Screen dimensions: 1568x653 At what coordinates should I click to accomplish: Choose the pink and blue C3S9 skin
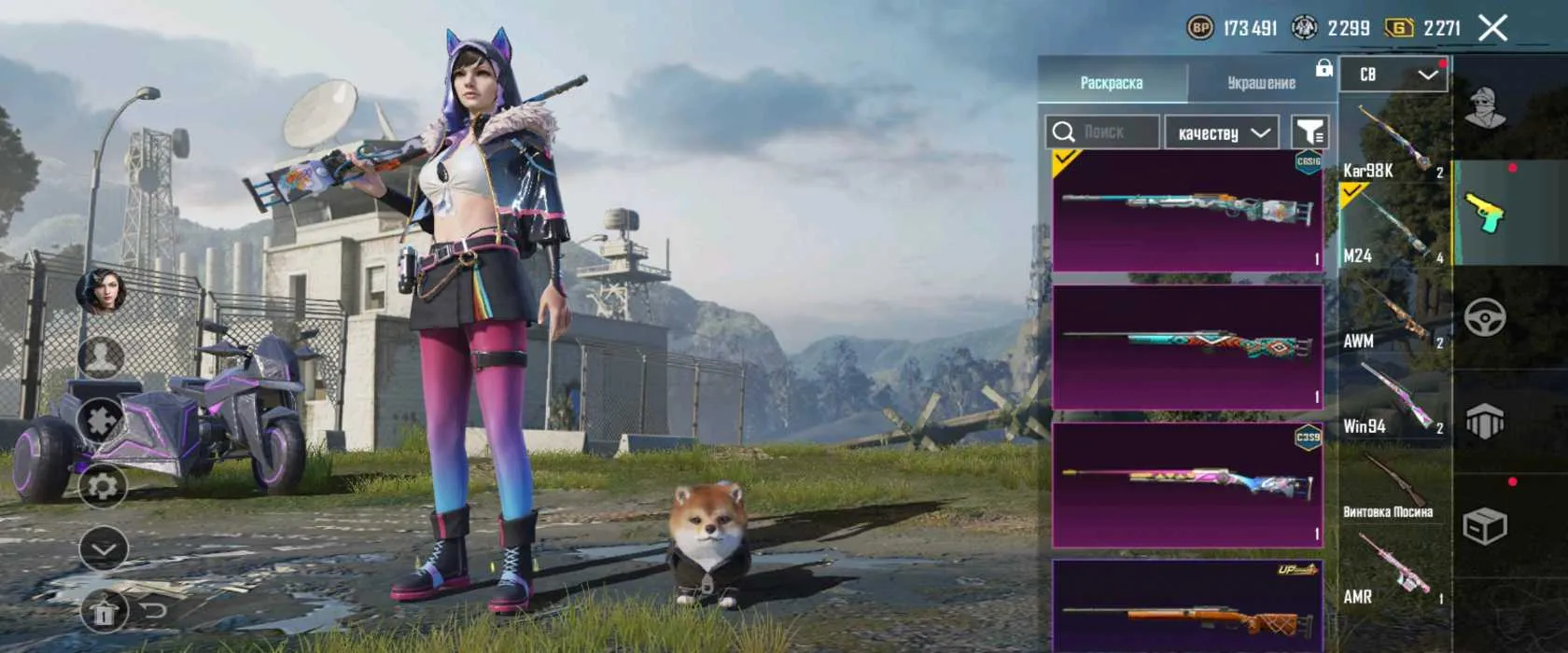(1187, 485)
